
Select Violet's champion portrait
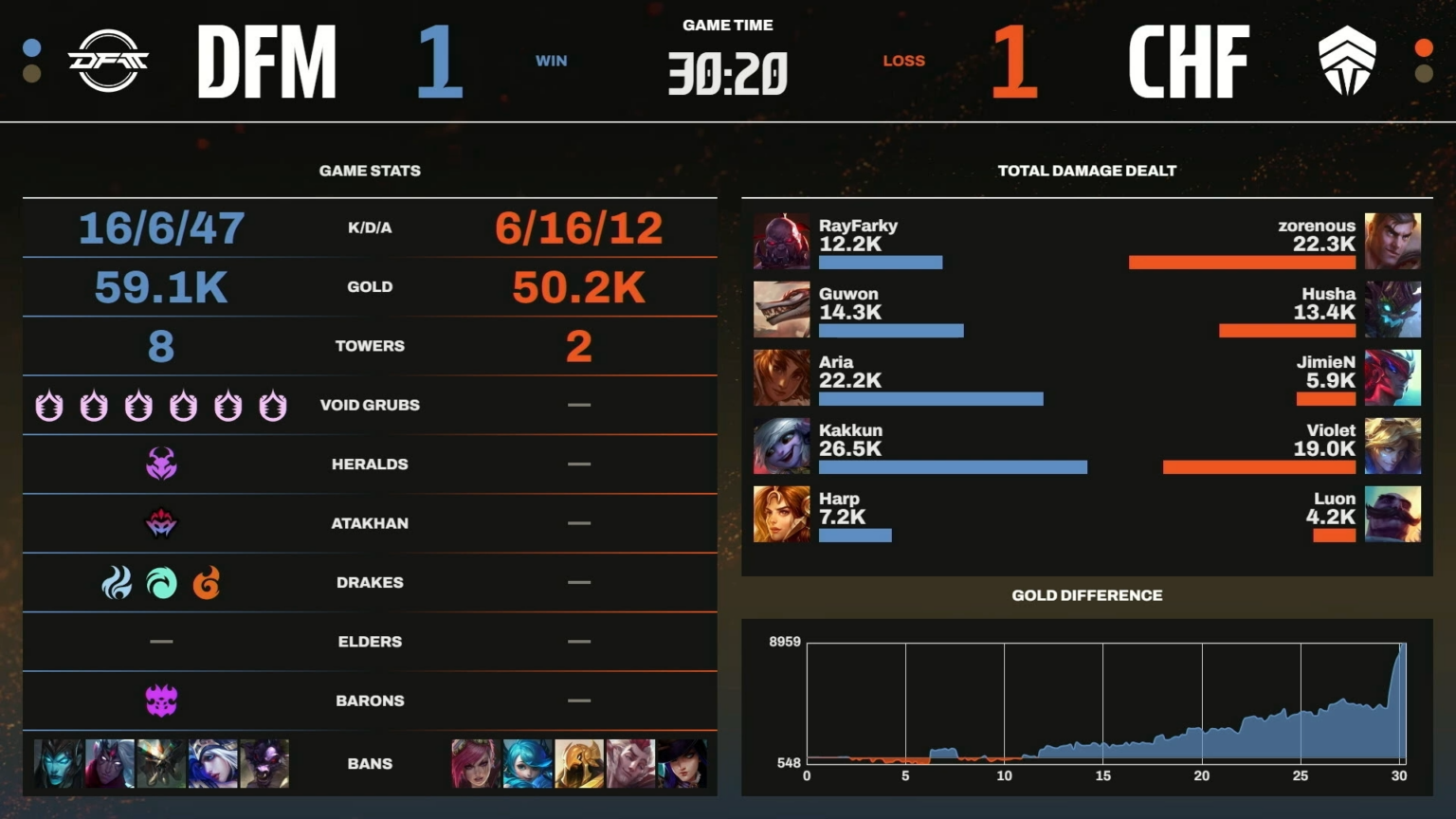tap(1392, 446)
